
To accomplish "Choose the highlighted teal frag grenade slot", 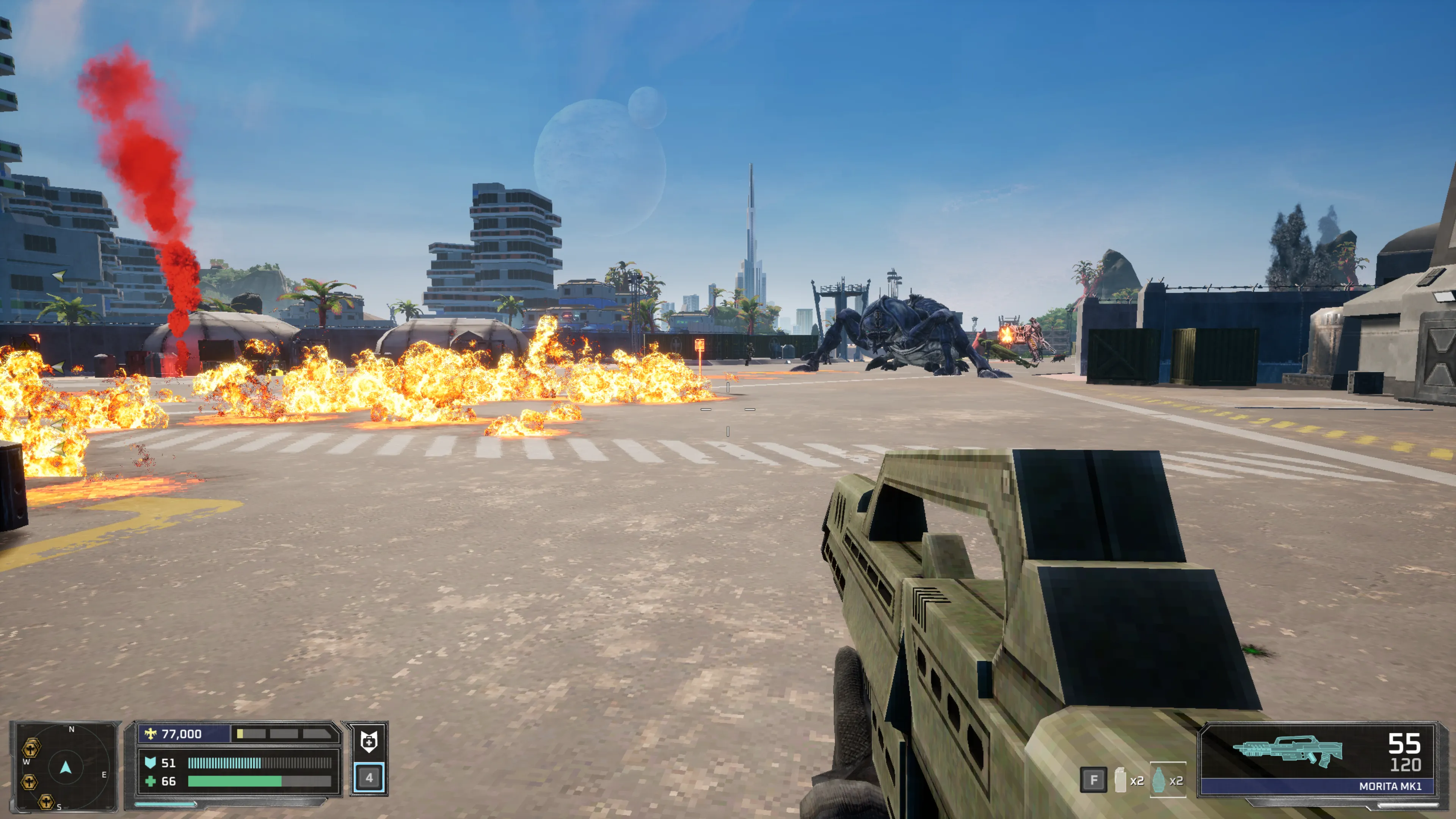I will (1159, 780).
